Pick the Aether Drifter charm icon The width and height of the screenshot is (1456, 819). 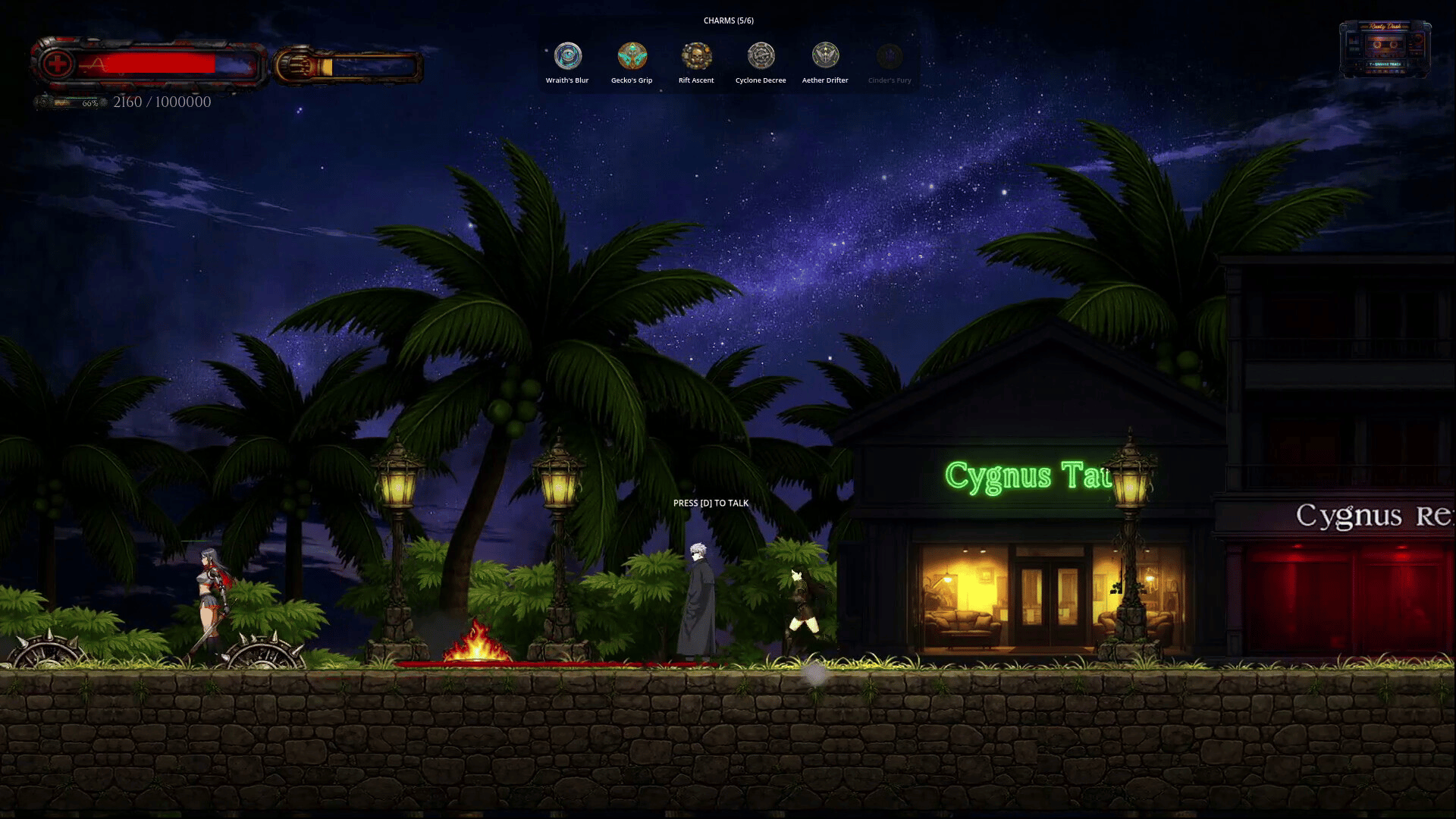click(825, 56)
